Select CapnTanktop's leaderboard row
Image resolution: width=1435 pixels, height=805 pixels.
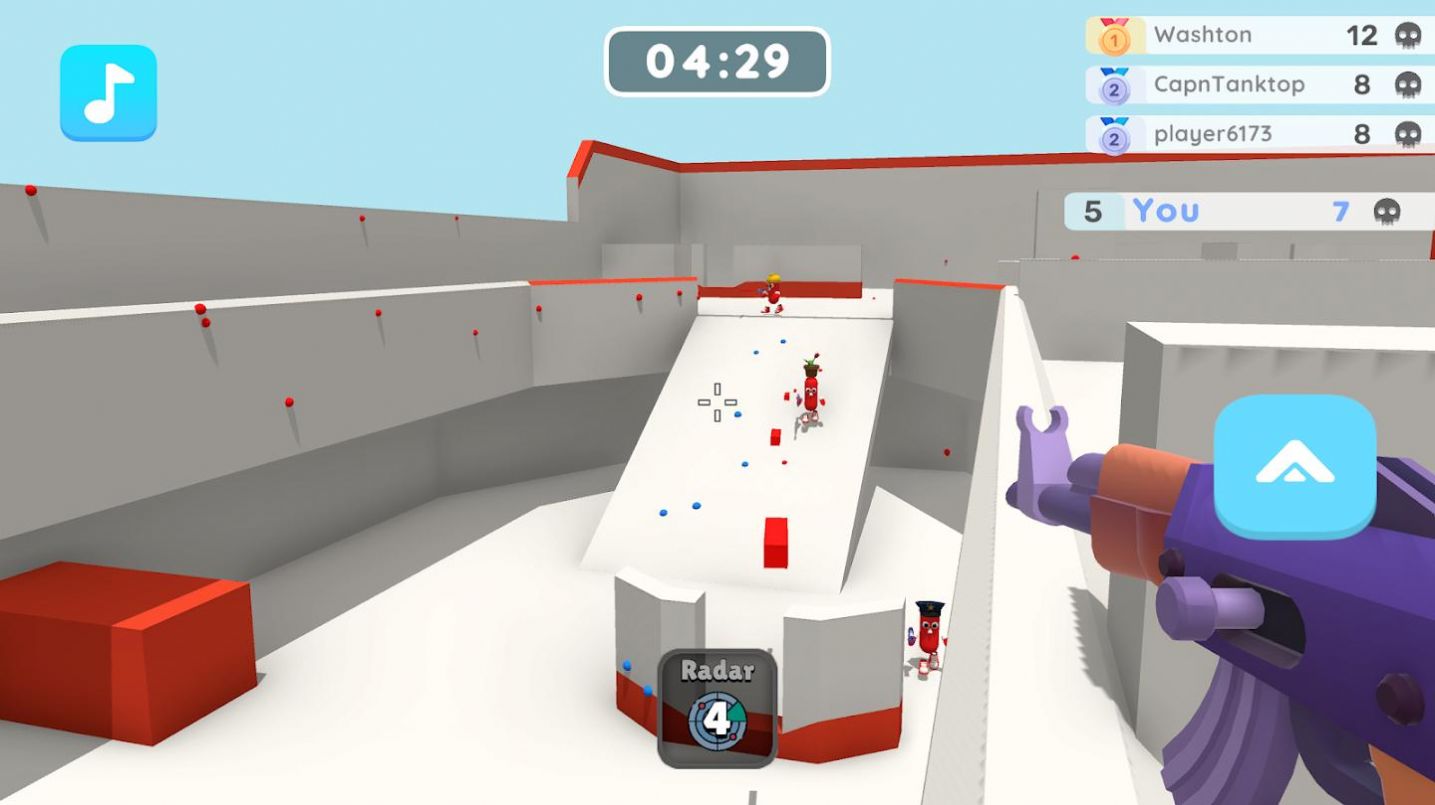1258,85
